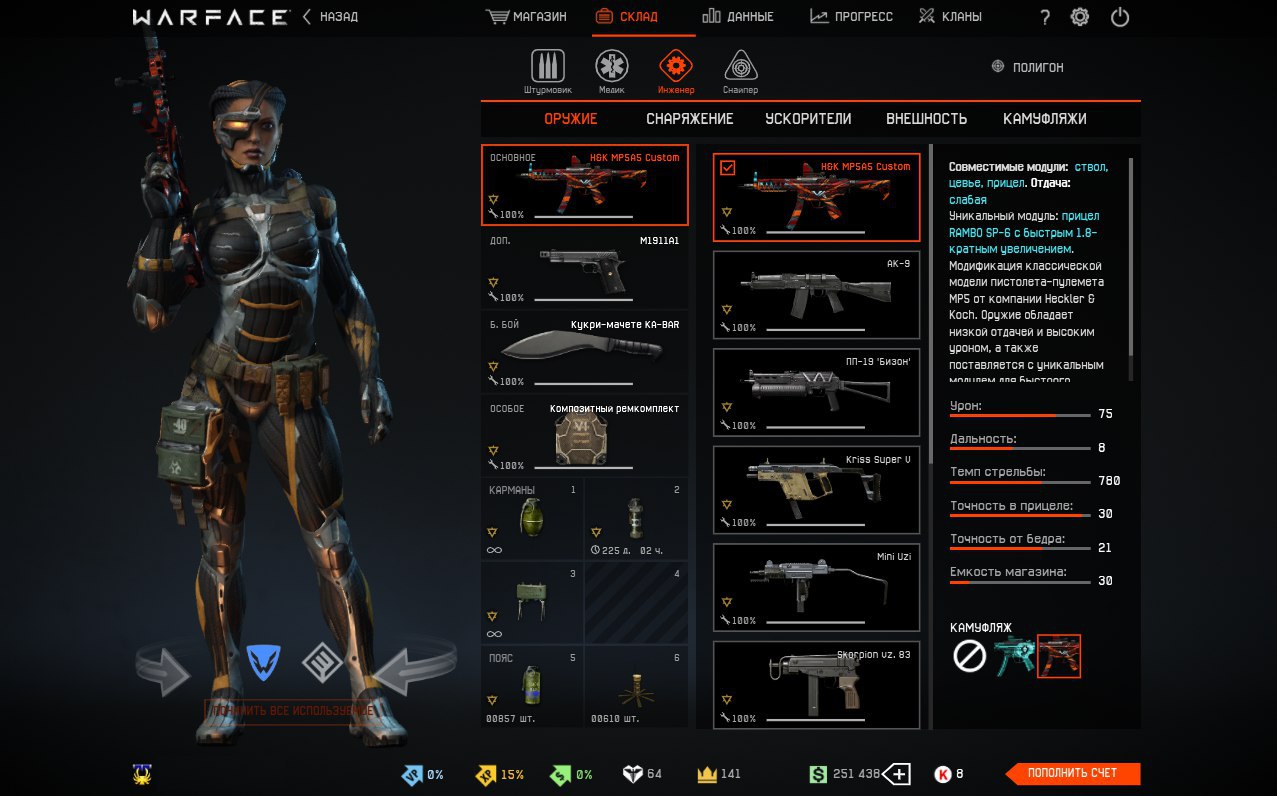Click the power quit icon
Screen dimensions: 1277x796
coord(1120,17)
